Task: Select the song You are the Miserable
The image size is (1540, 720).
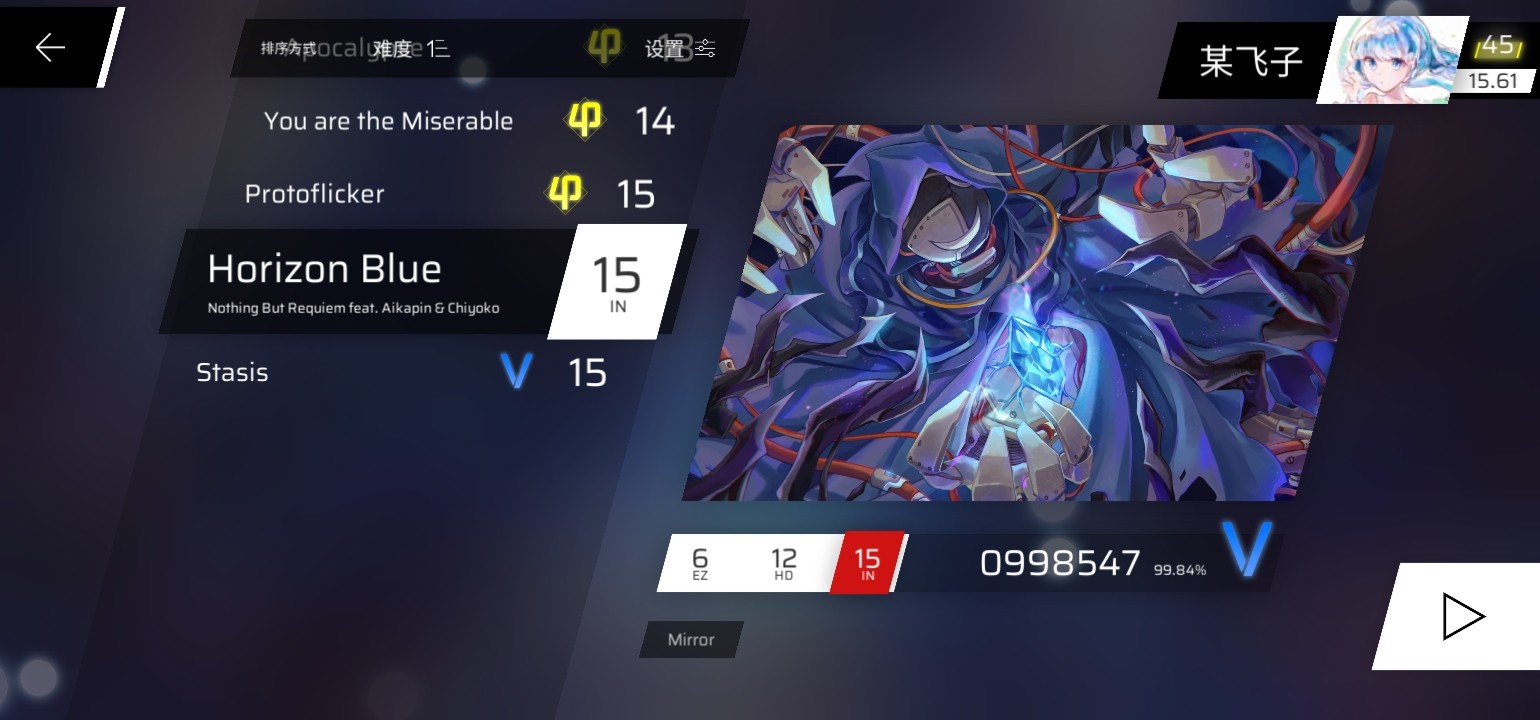Action: 388,120
